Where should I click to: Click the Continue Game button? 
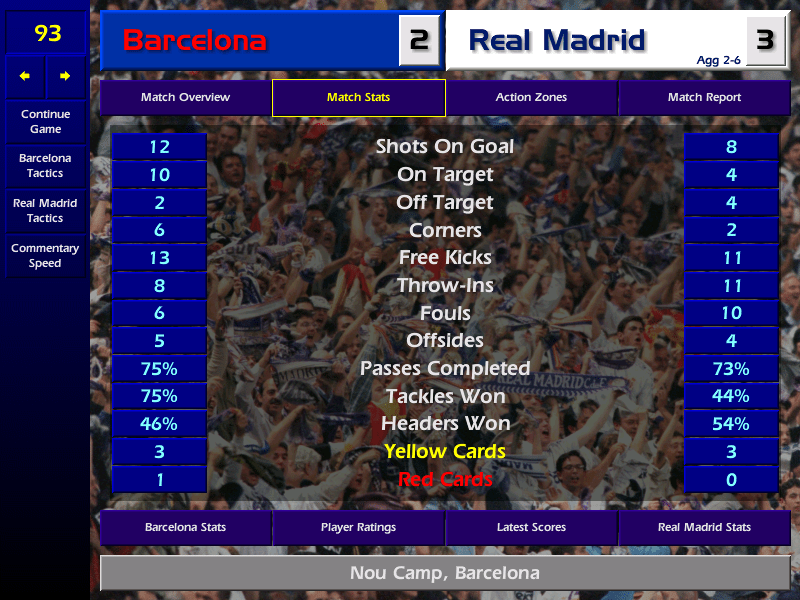pos(45,121)
